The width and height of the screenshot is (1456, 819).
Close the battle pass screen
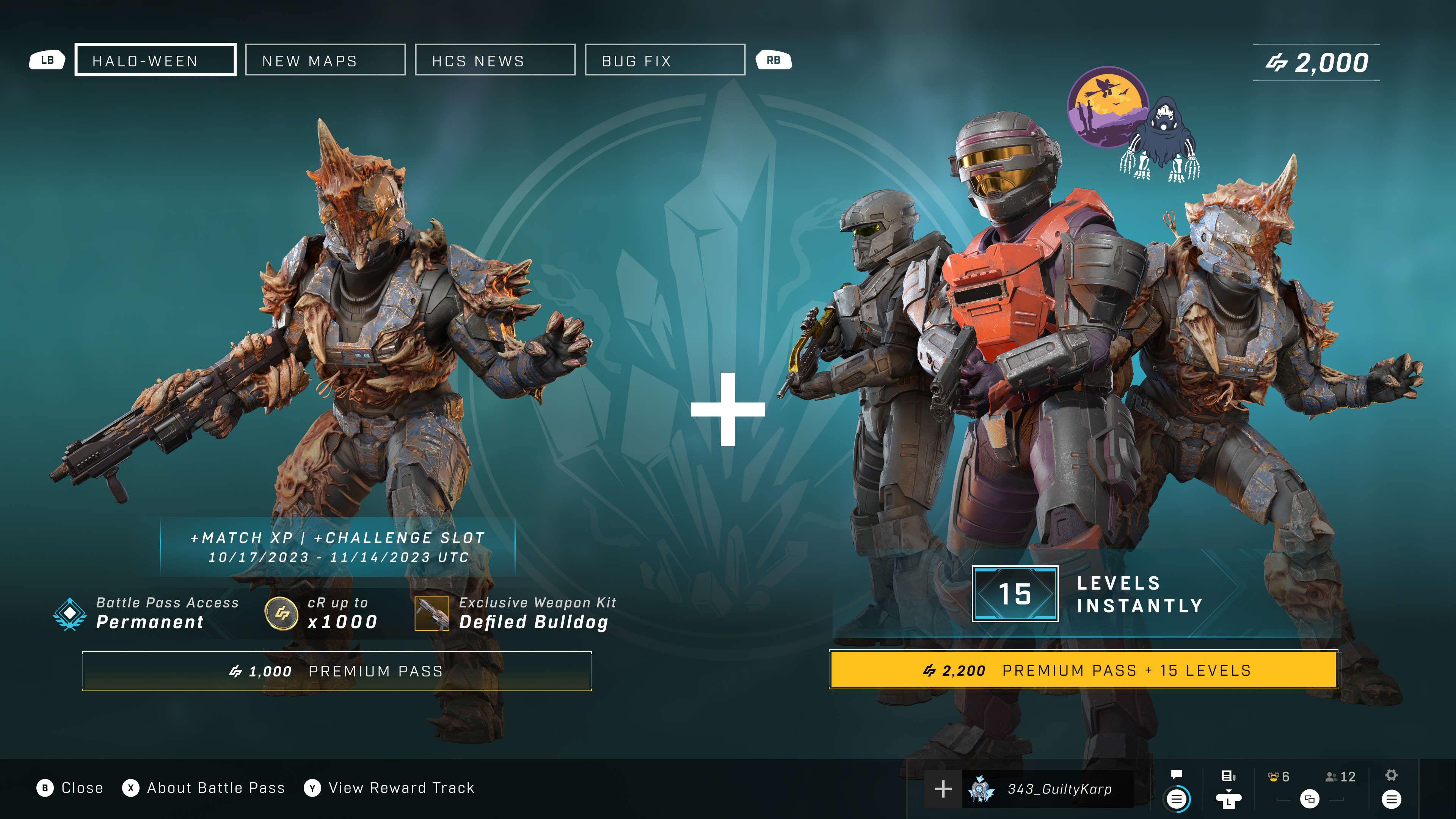tap(70, 788)
